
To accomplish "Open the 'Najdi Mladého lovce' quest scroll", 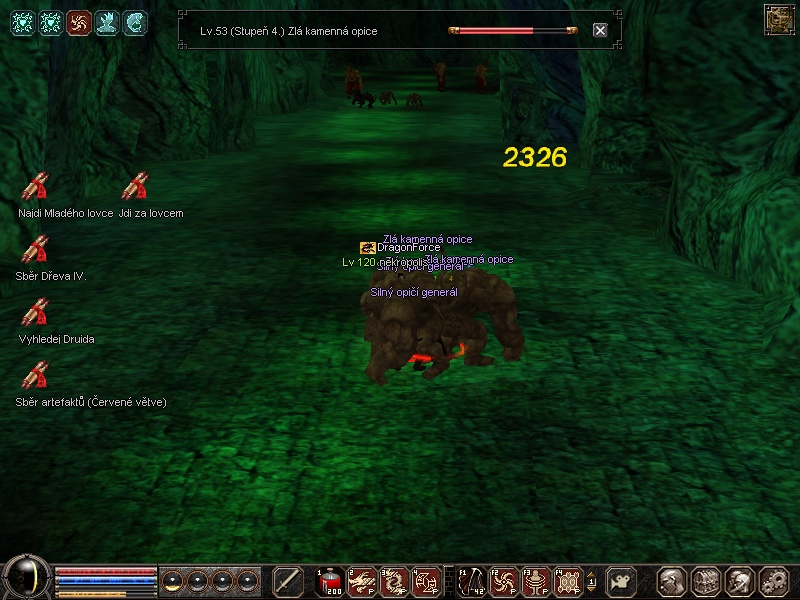I will tap(36, 187).
